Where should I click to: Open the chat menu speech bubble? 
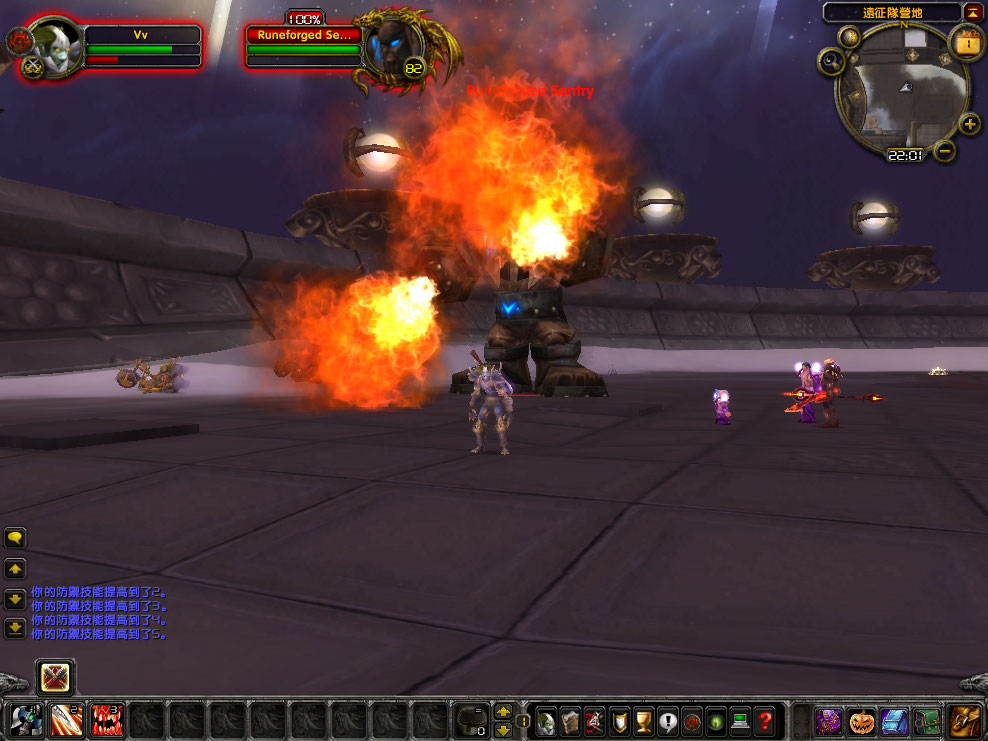[15, 538]
